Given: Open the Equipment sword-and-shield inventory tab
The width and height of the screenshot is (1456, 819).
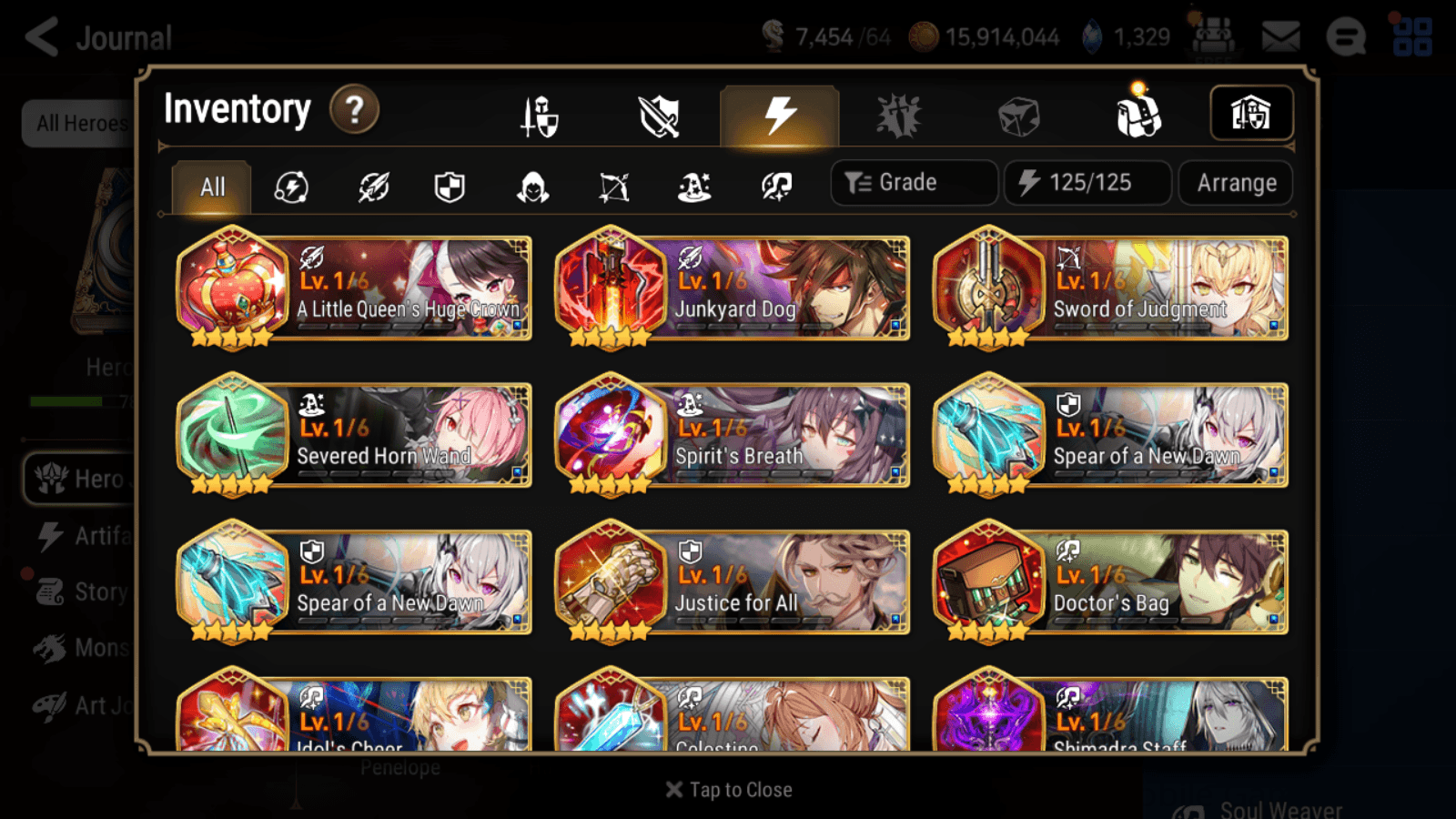Looking at the screenshot, I should click(x=541, y=116).
